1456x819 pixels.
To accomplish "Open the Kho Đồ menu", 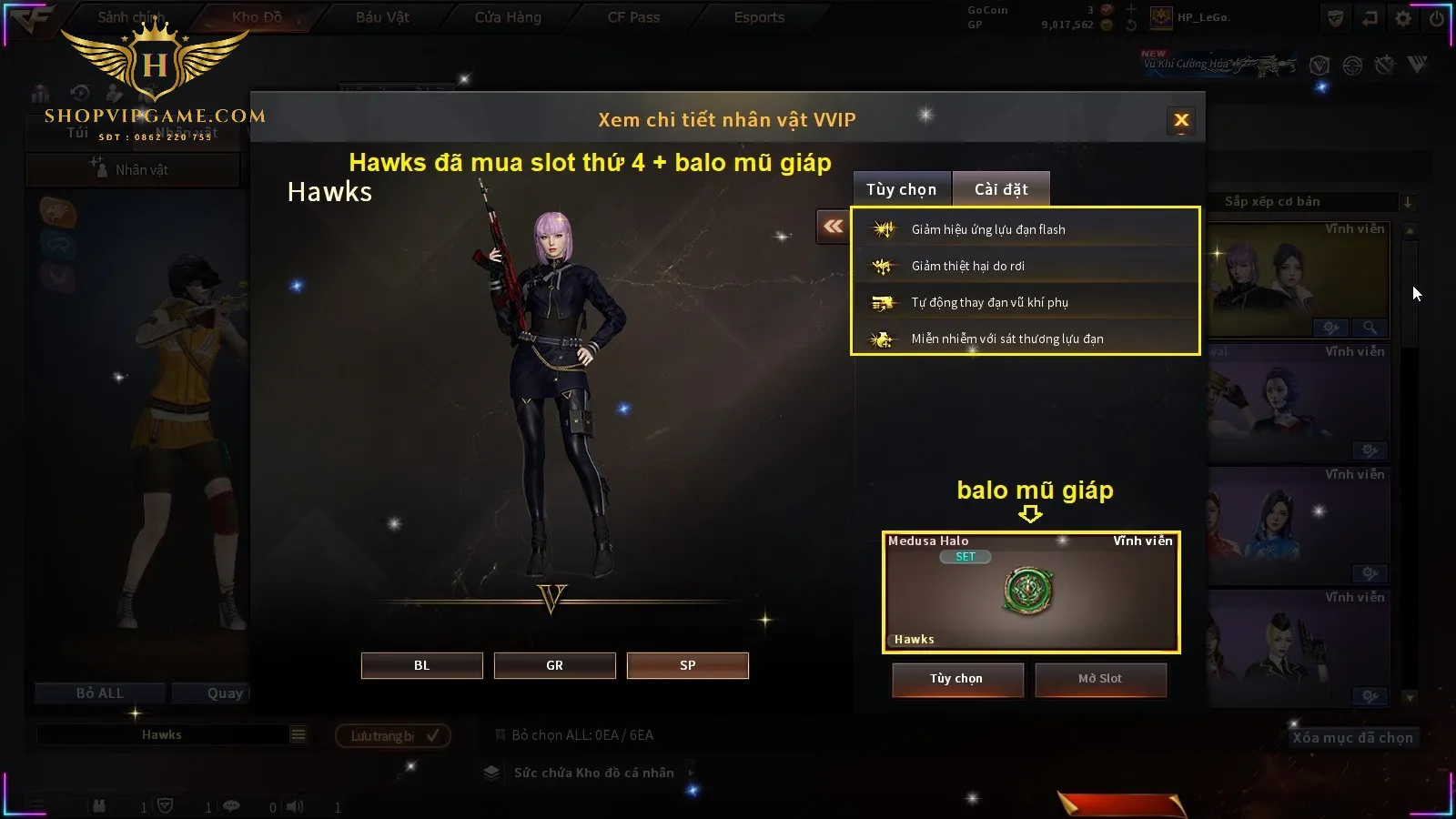I will click(x=257, y=17).
